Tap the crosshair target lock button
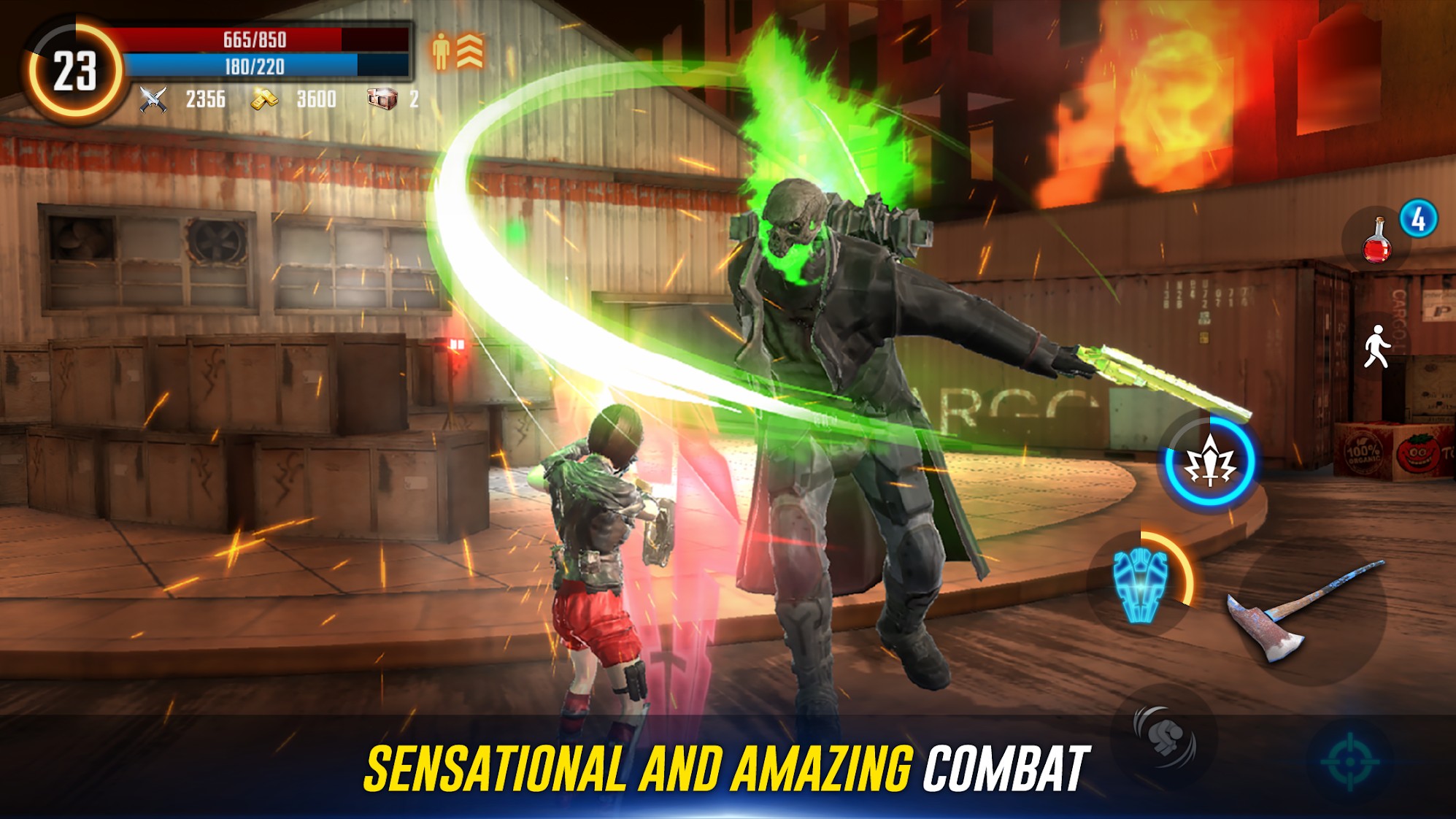The image size is (1456, 819). [1350, 761]
